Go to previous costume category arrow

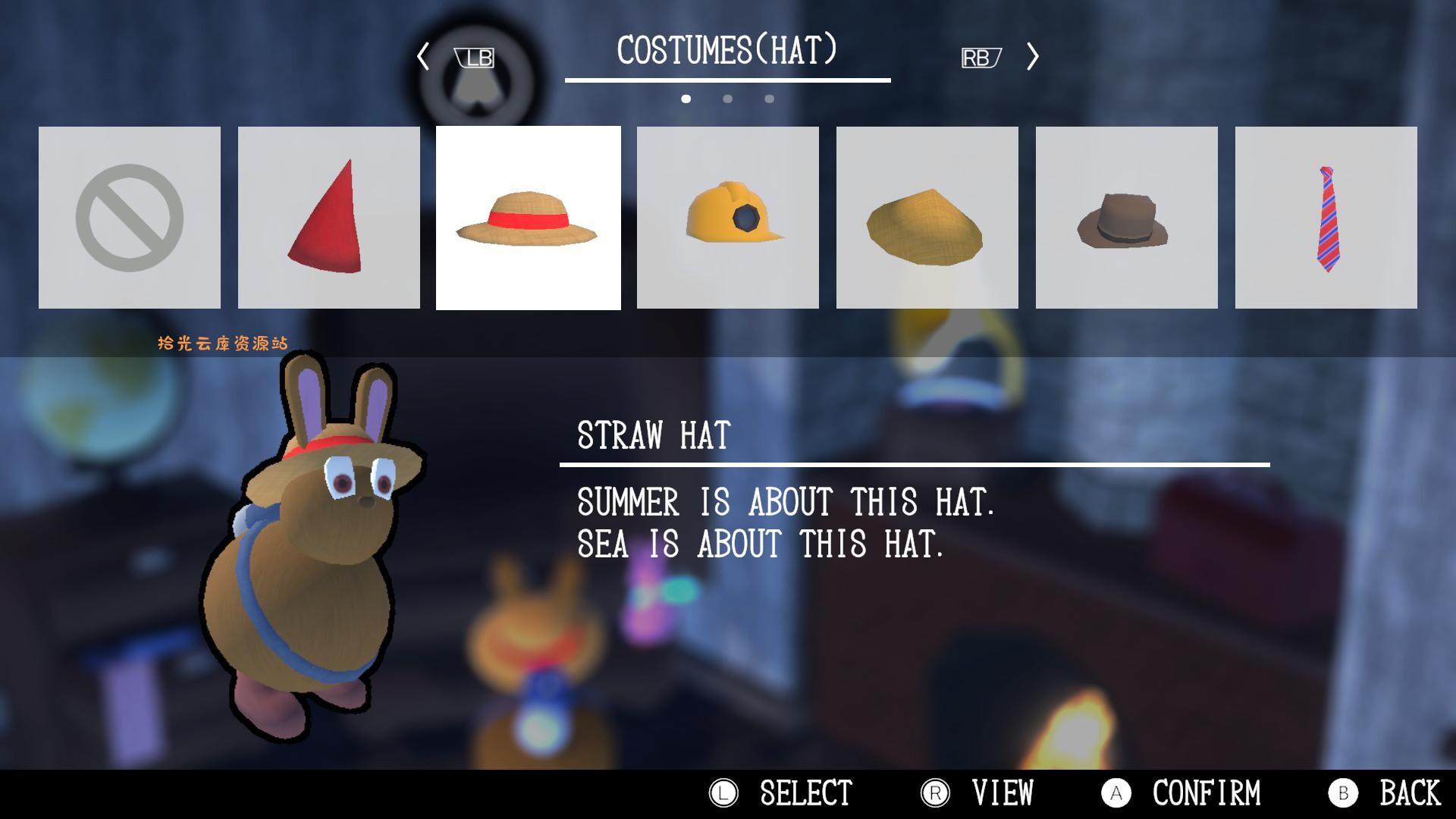(x=423, y=56)
